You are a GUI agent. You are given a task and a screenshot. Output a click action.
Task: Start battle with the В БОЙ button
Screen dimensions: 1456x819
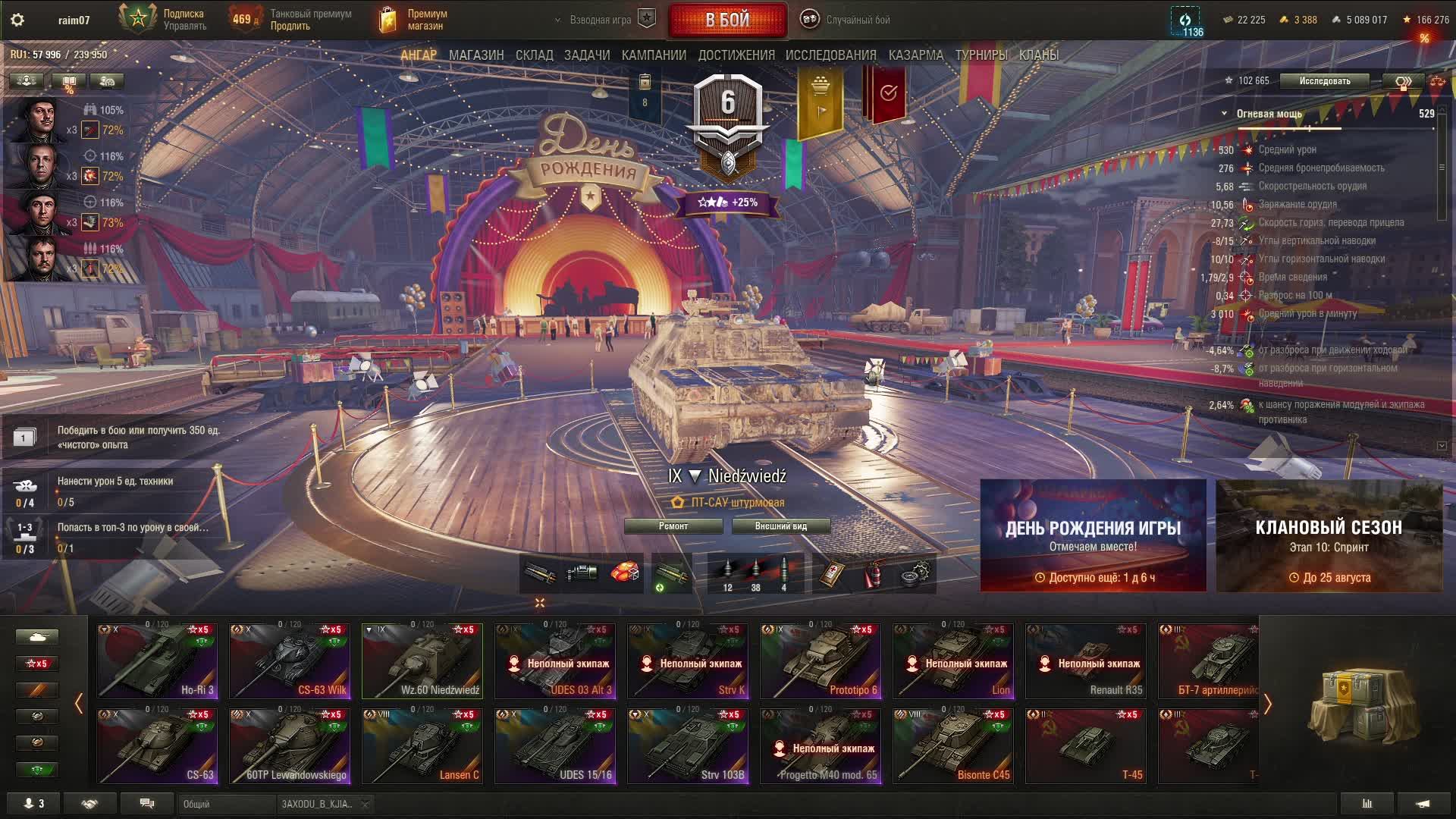727,20
